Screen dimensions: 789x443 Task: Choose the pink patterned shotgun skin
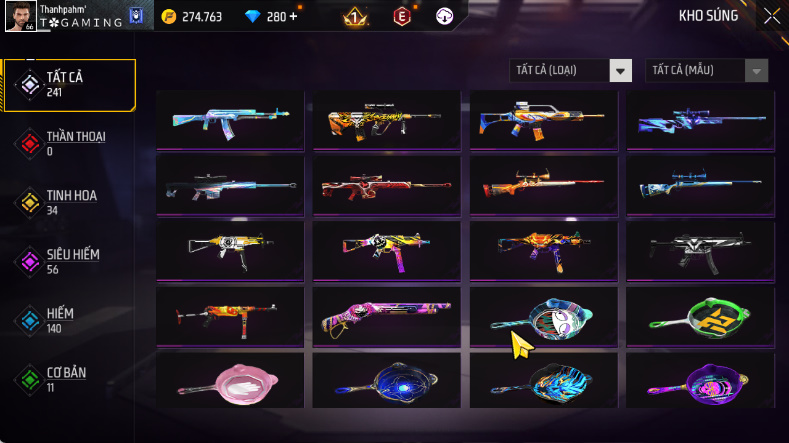tap(387, 316)
